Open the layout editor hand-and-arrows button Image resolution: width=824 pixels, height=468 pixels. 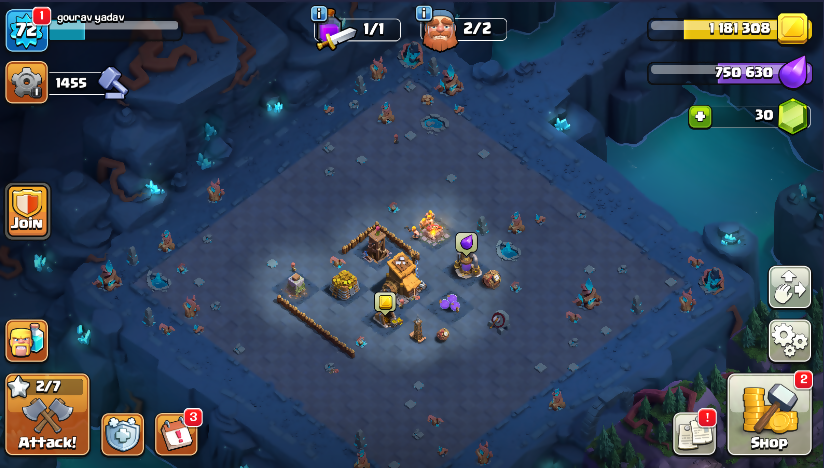pos(789,287)
